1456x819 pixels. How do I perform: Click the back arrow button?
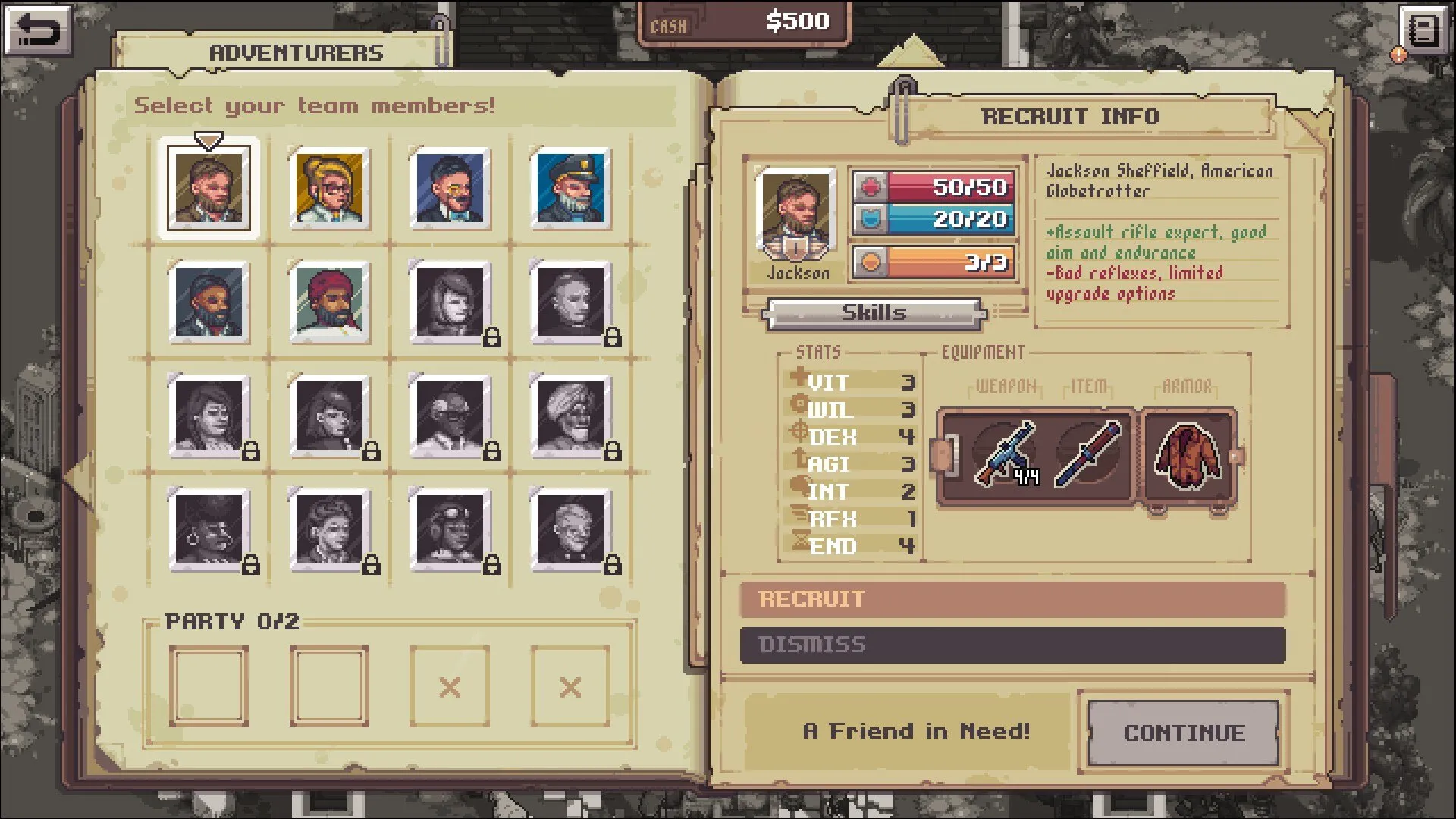coord(38,30)
